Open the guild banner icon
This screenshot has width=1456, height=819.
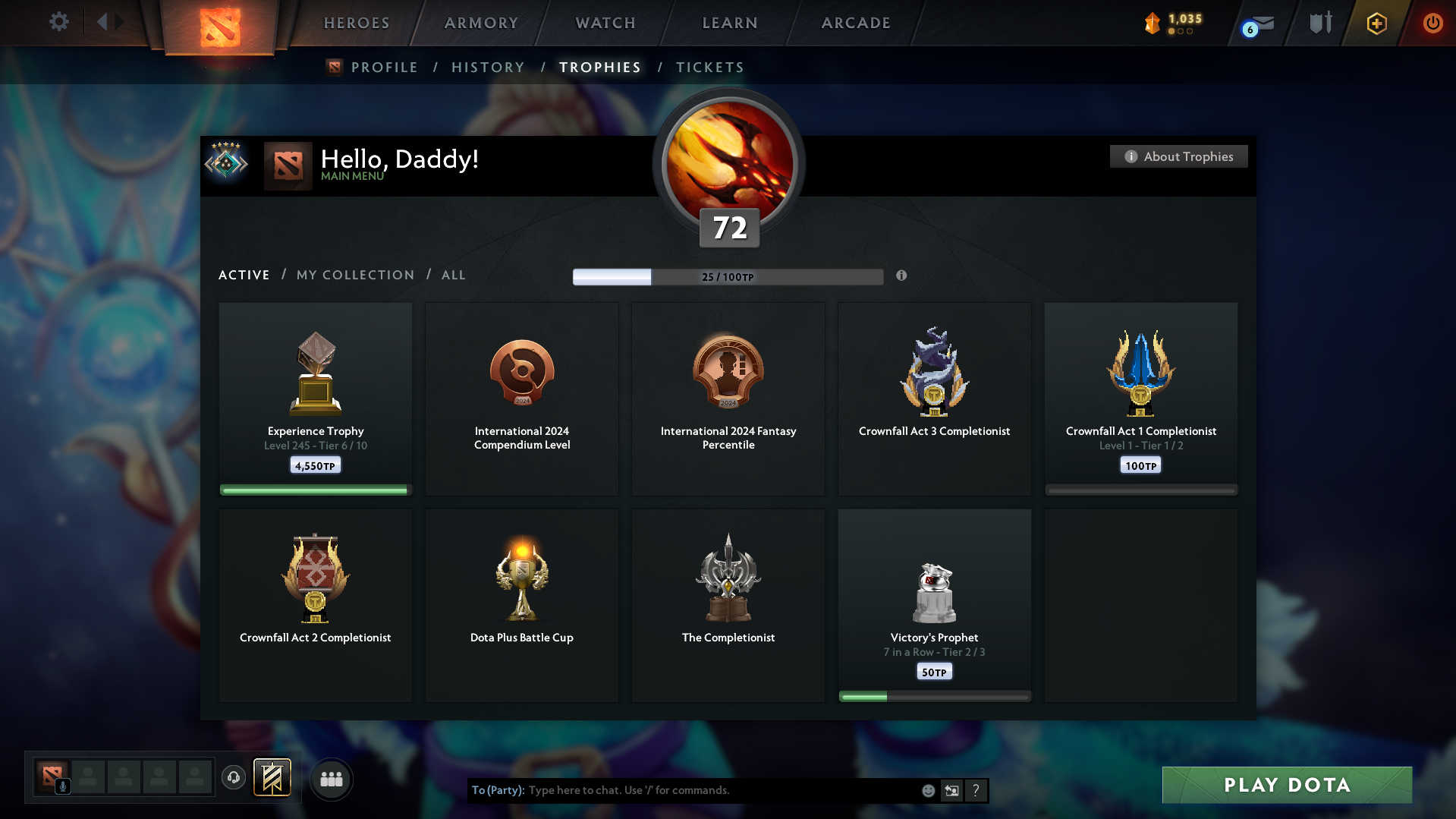(x=273, y=777)
